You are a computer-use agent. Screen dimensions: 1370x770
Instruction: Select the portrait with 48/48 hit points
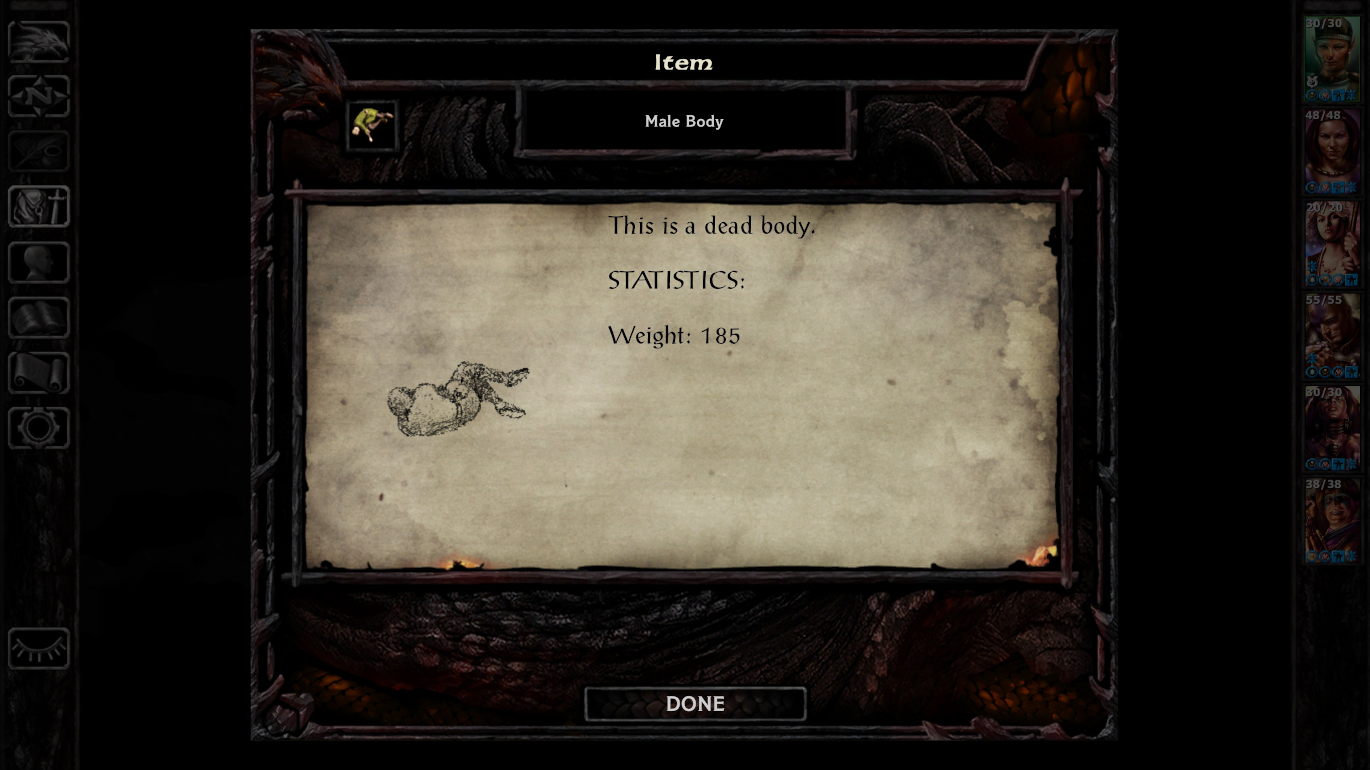pyautogui.click(x=1331, y=151)
